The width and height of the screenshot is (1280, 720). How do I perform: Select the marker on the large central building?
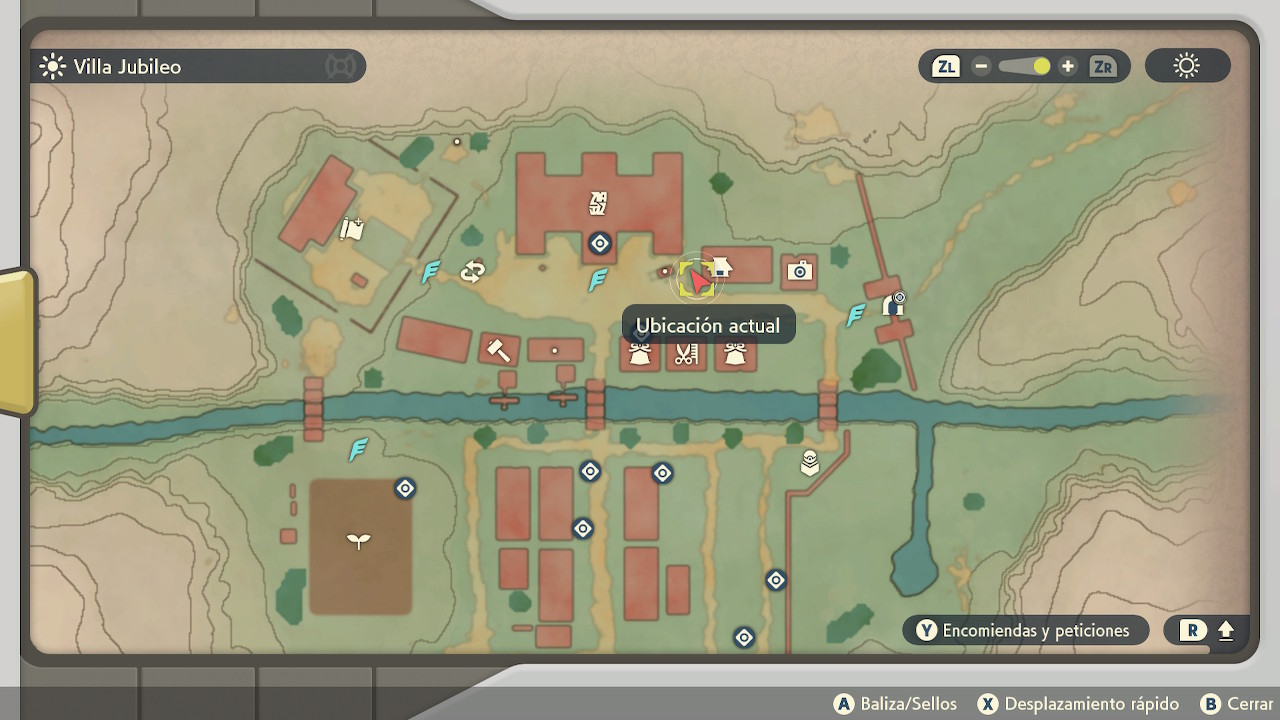tap(598, 204)
